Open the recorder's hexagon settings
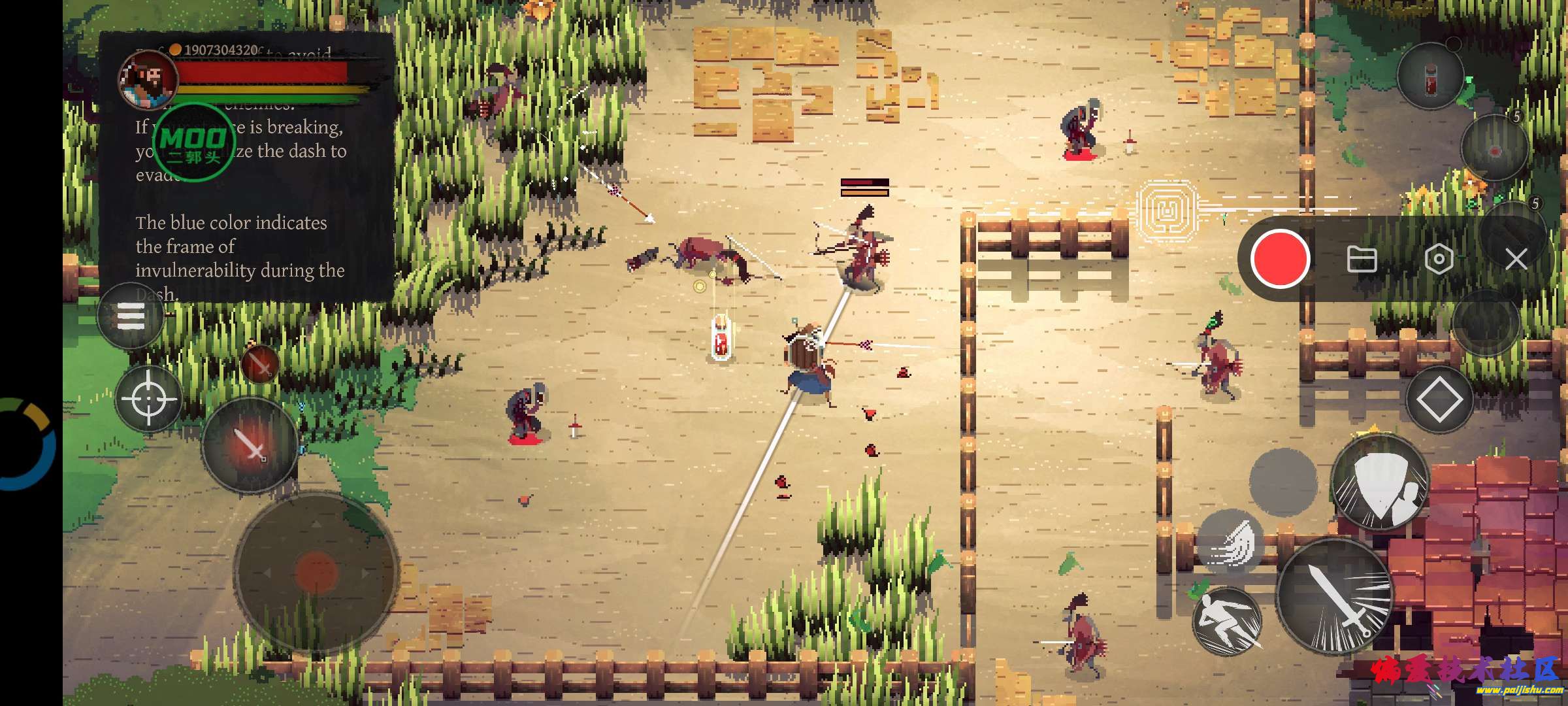The image size is (1568, 706). coord(1439,260)
